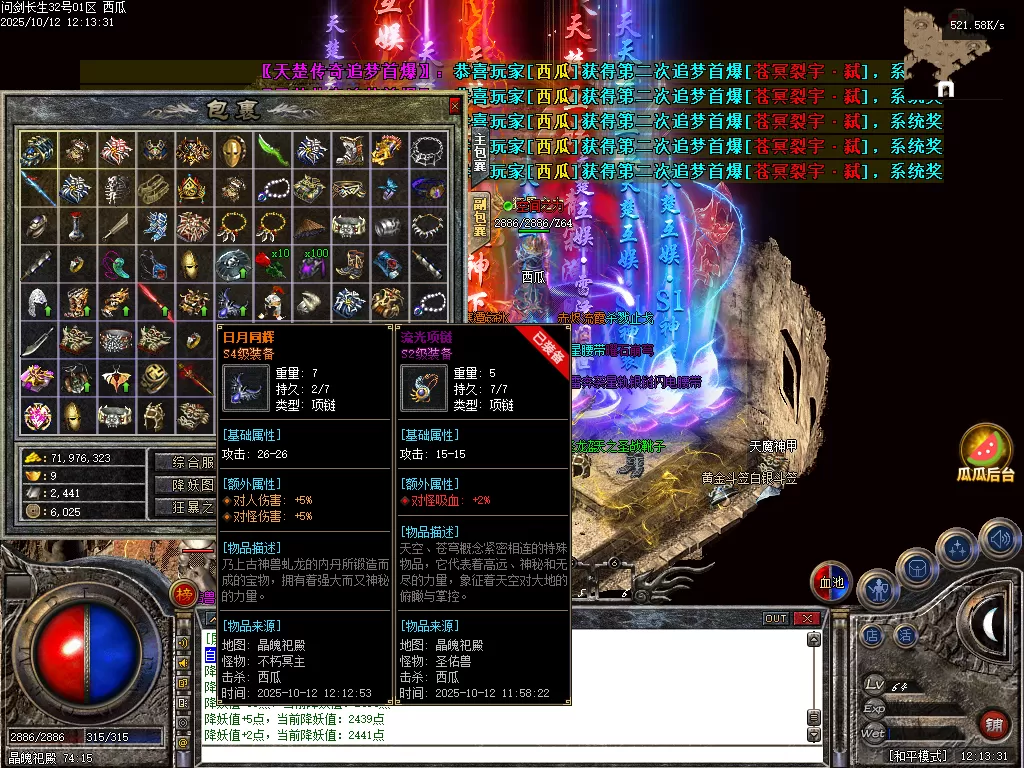The height and width of the screenshot is (768, 1024).
Task: Open the 血池 blood pool orb
Action: pos(830,582)
